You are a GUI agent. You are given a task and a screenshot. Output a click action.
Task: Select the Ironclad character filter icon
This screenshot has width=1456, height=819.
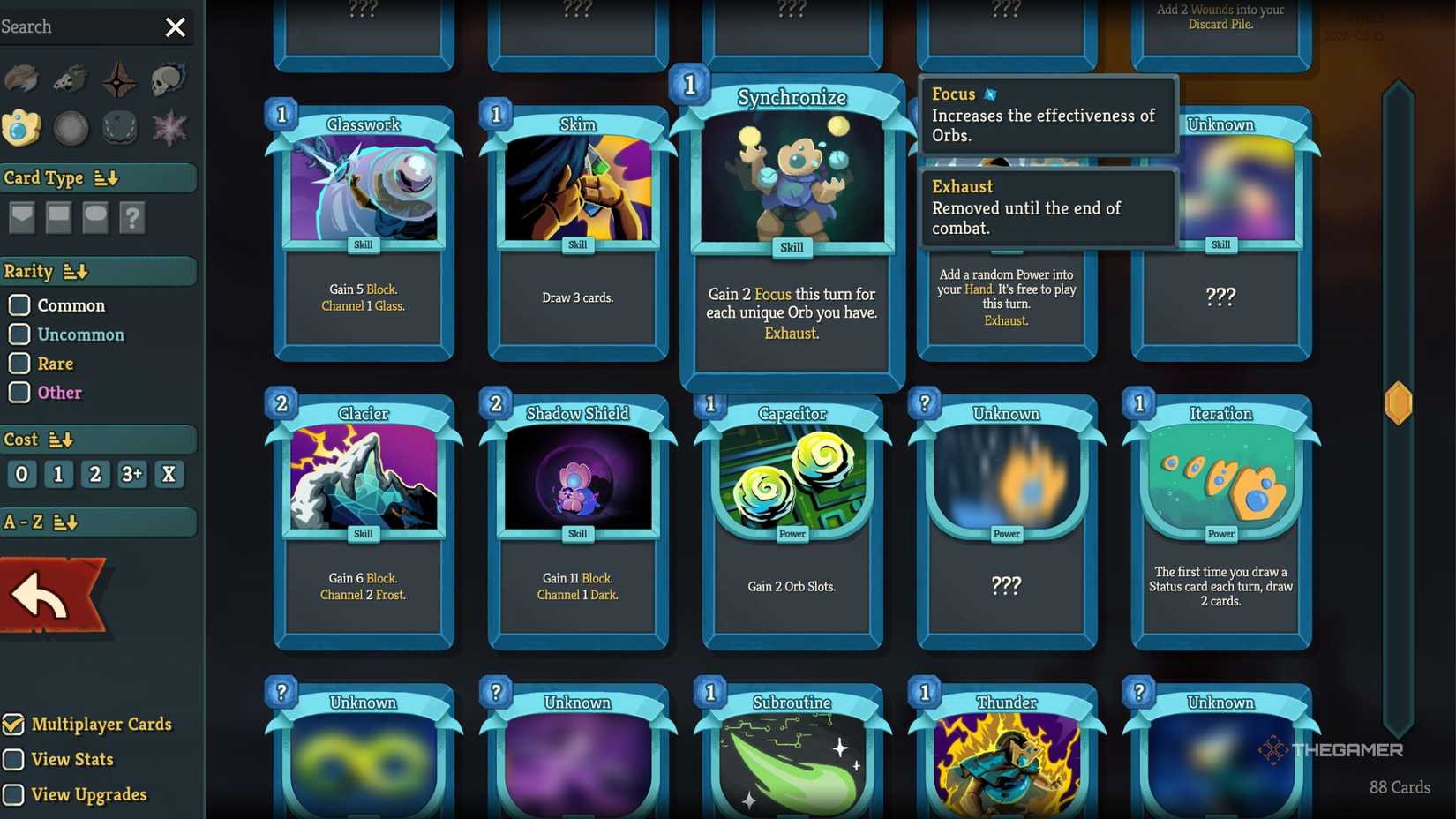(x=21, y=79)
